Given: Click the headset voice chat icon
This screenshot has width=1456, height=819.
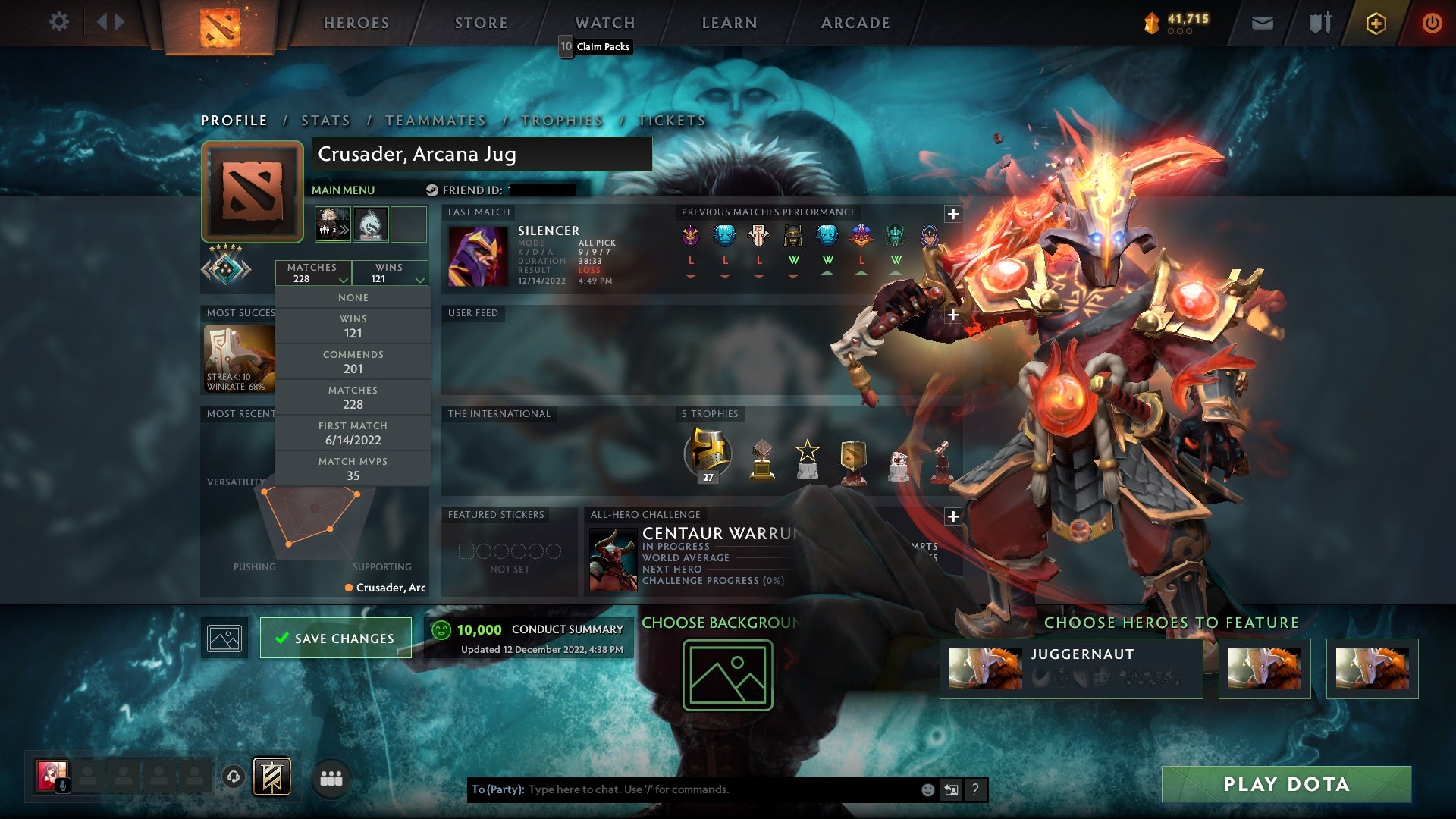Looking at the screenshot, I should [234, 778].
